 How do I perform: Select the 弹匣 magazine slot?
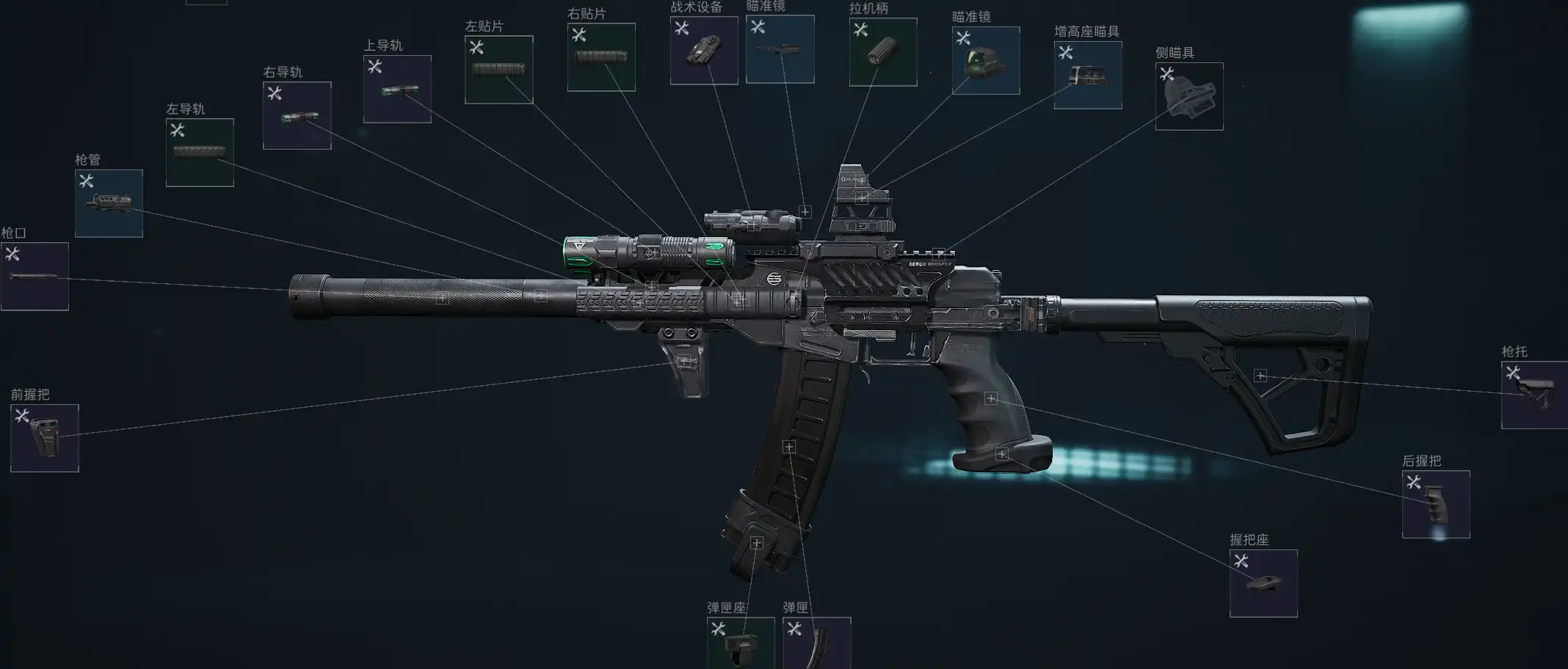click(816, 643)
